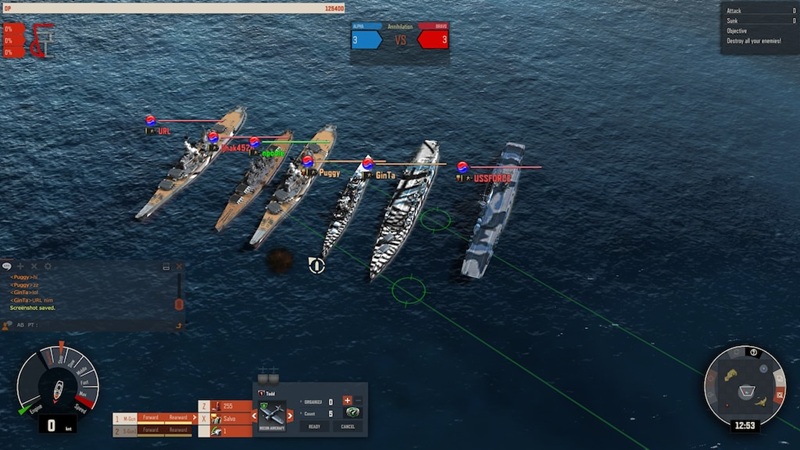Cancel the recon aircraft launch
The image size is (800, 450).
click(347, 426)
